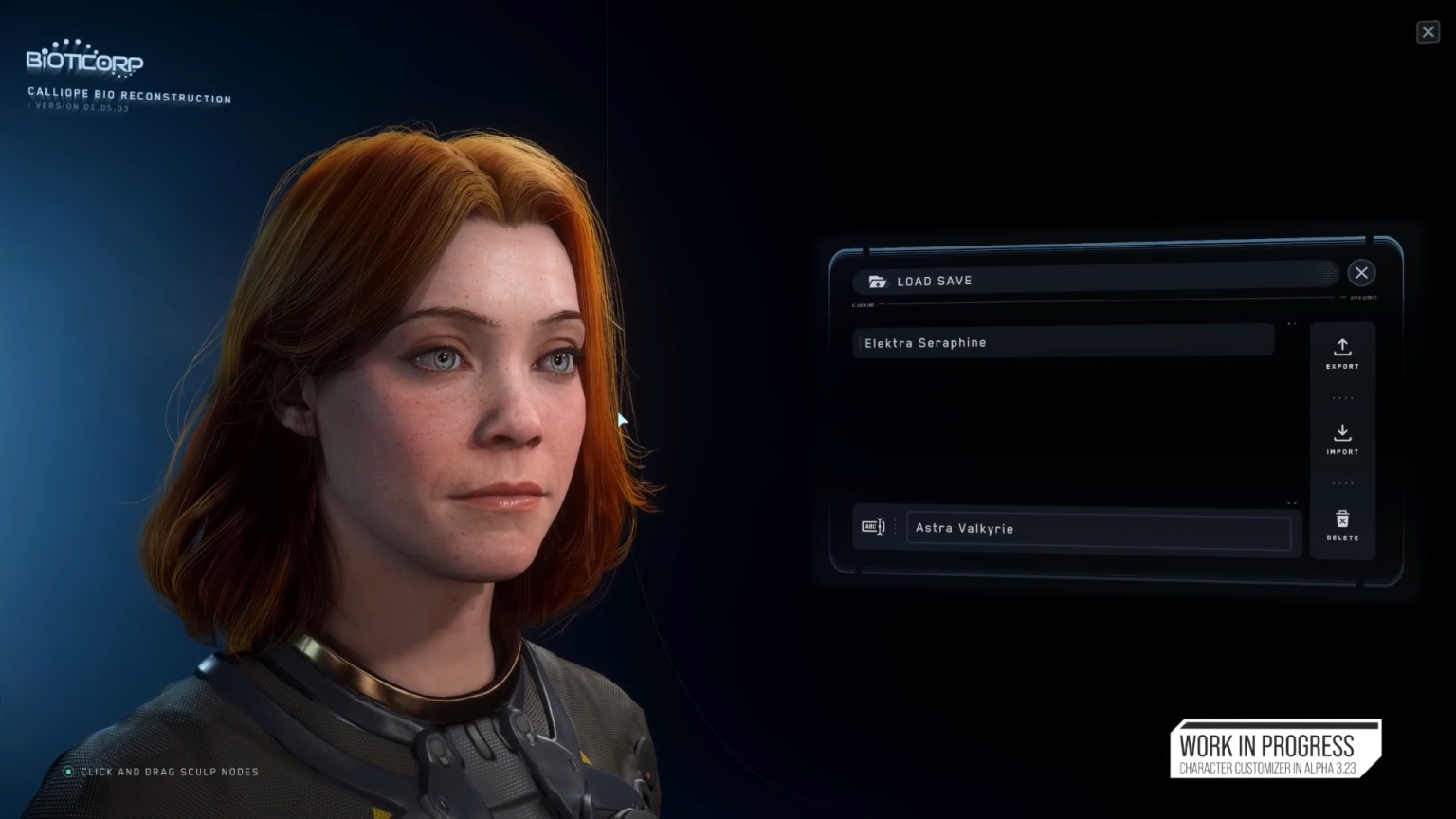Click the folder icon beside LOAD SAVE

[876, 281]
